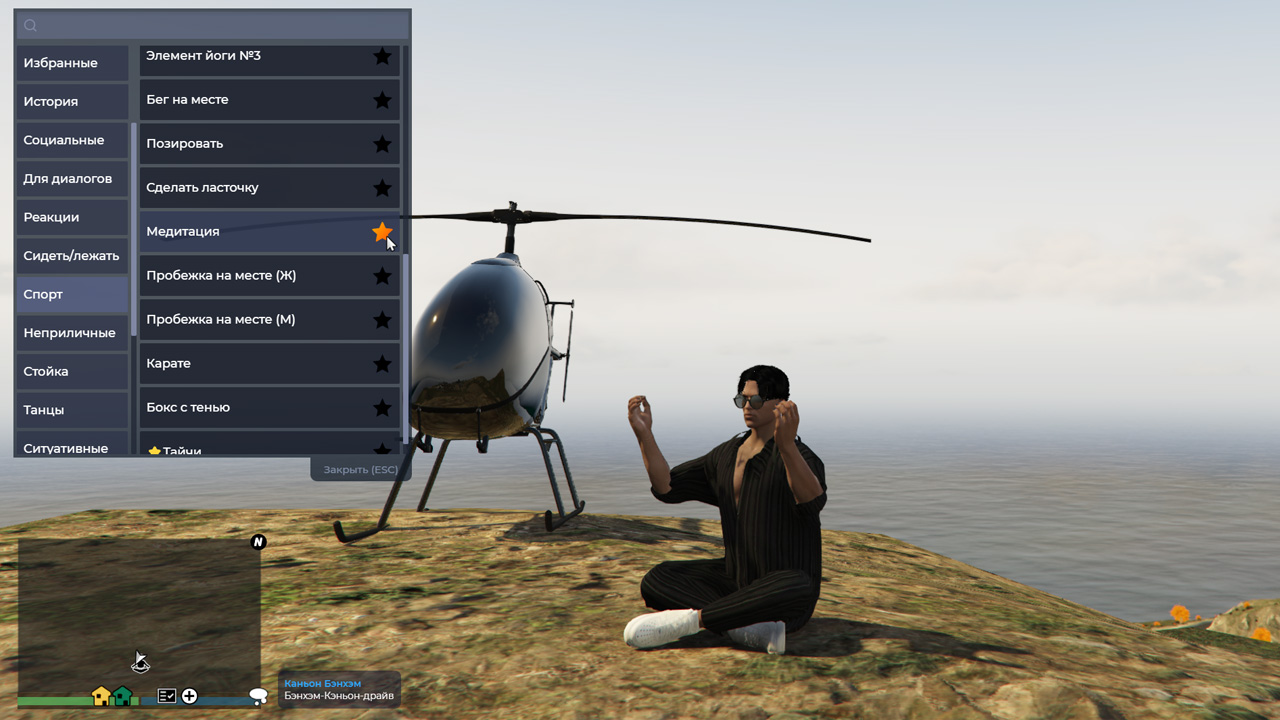
Task: Switch to the История category
Action: click(71, 101)
